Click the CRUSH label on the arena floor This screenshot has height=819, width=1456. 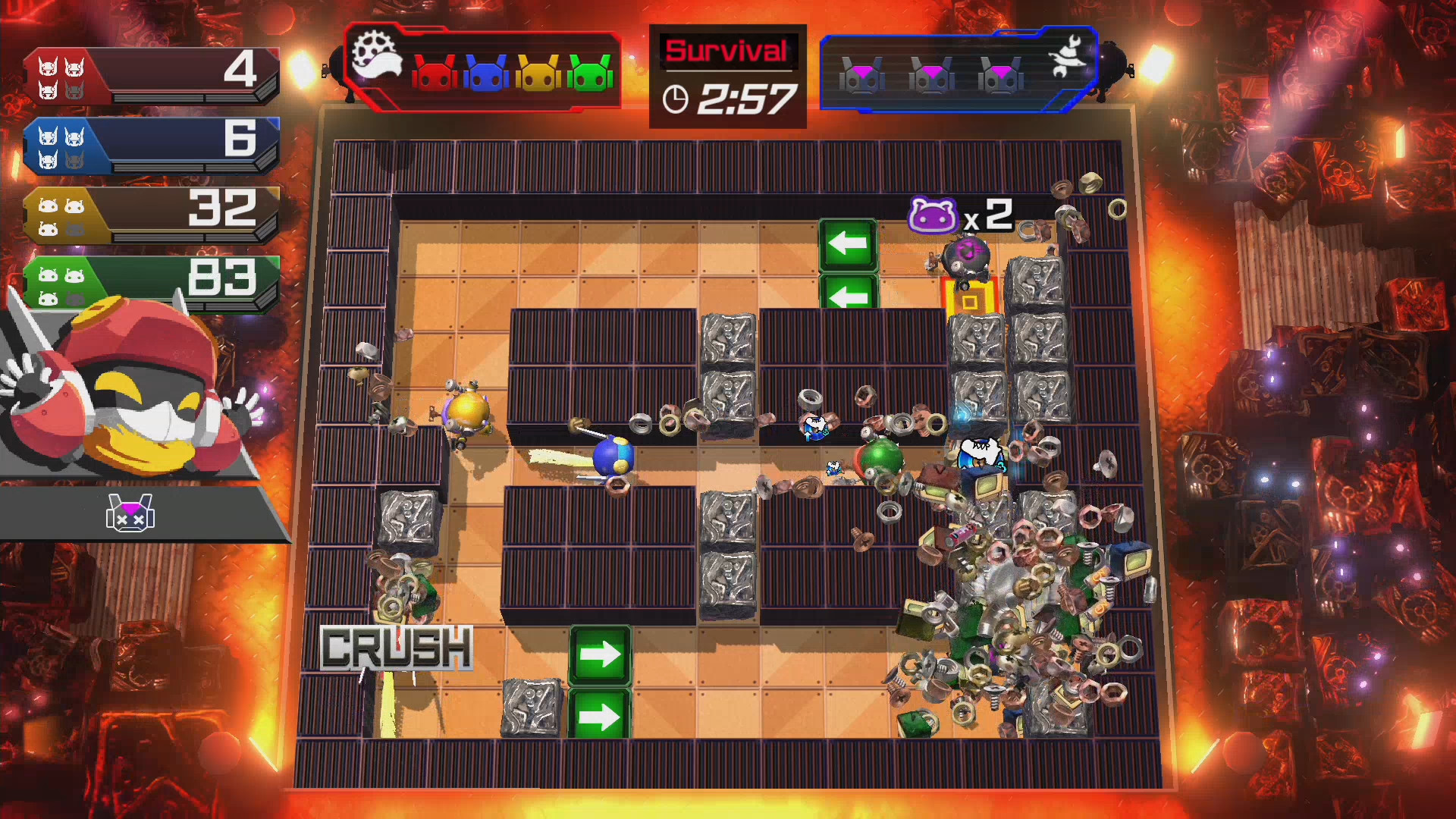tap(397, 648)
